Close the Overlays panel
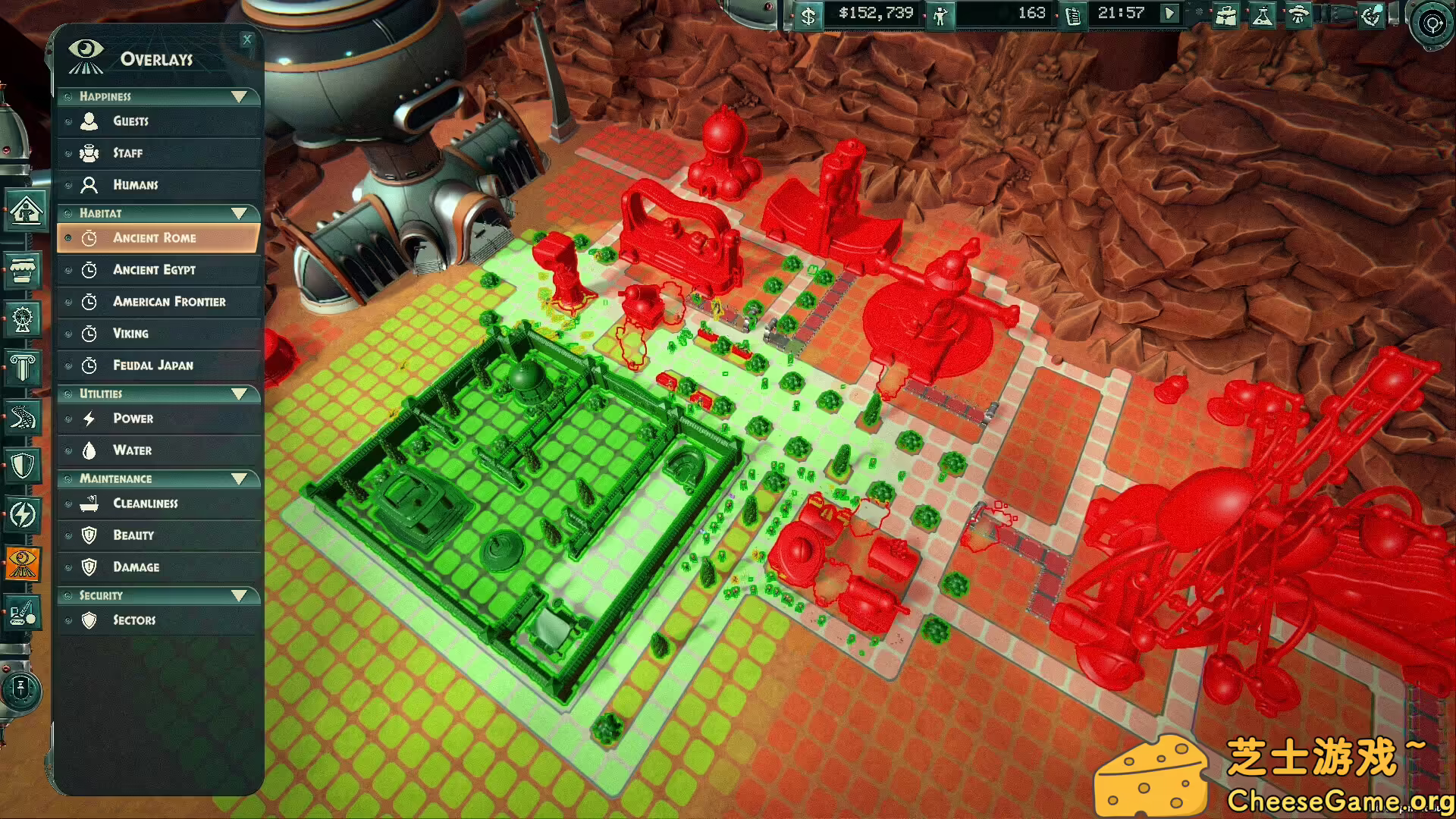Screen dimensions: 1456x819 246,39
